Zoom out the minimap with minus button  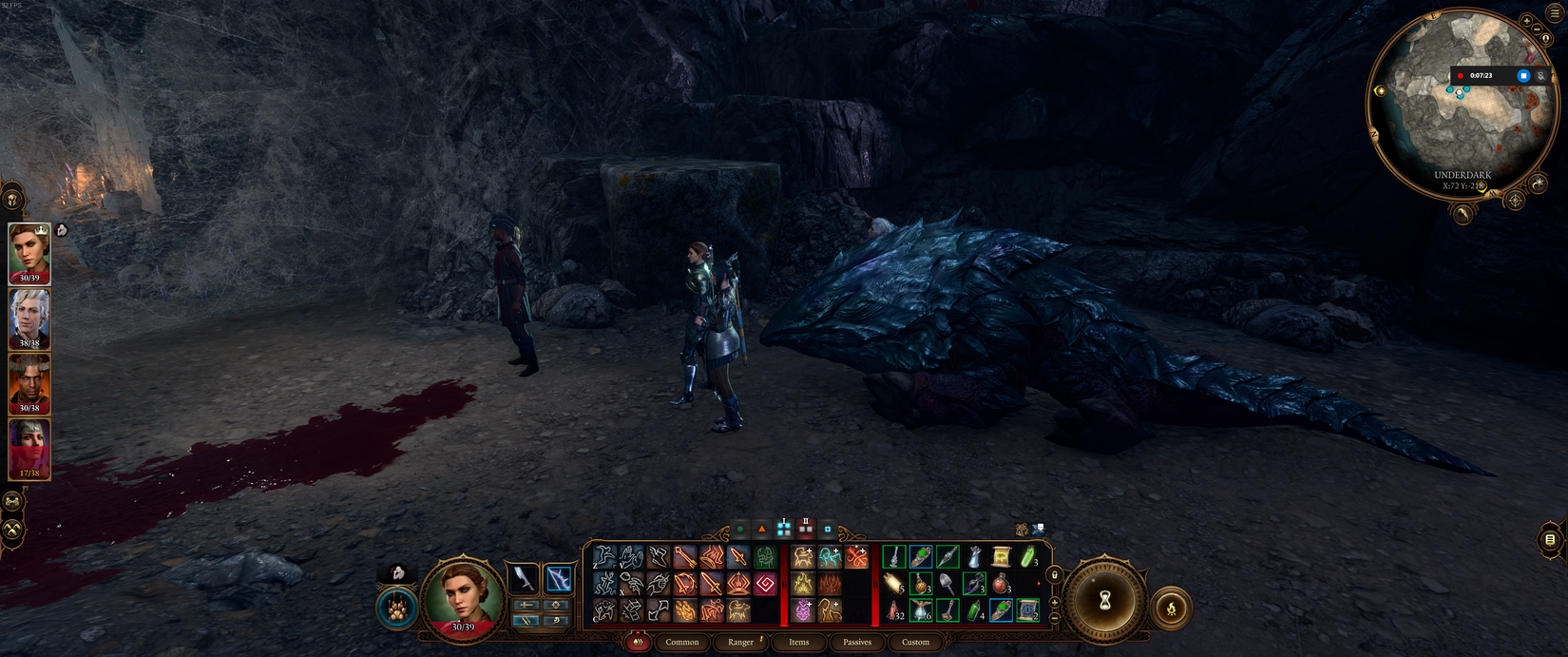coord(1537,29)
